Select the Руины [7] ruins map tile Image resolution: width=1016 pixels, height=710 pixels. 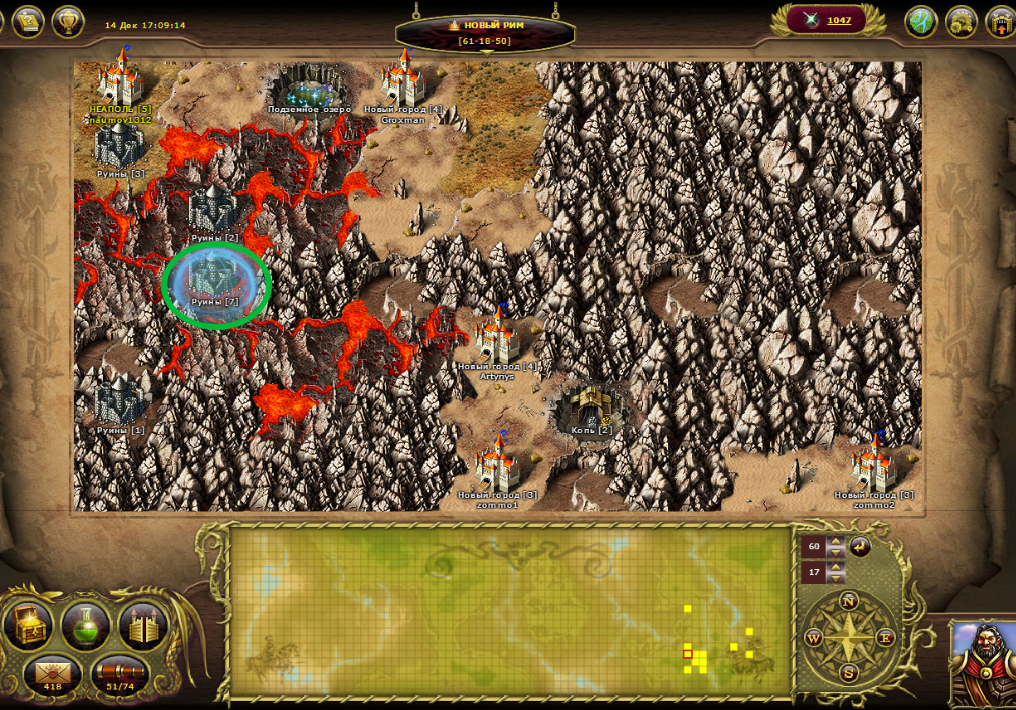[216, 283]
